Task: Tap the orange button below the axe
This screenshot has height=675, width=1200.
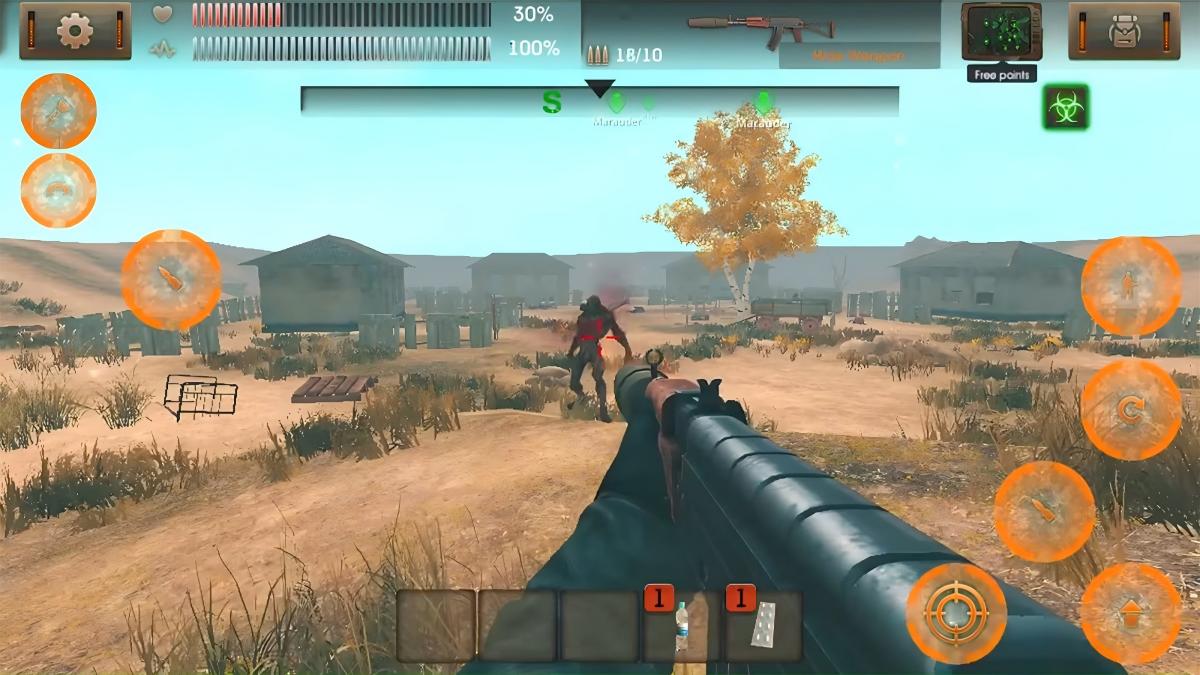Action: [x=59, y=190]
